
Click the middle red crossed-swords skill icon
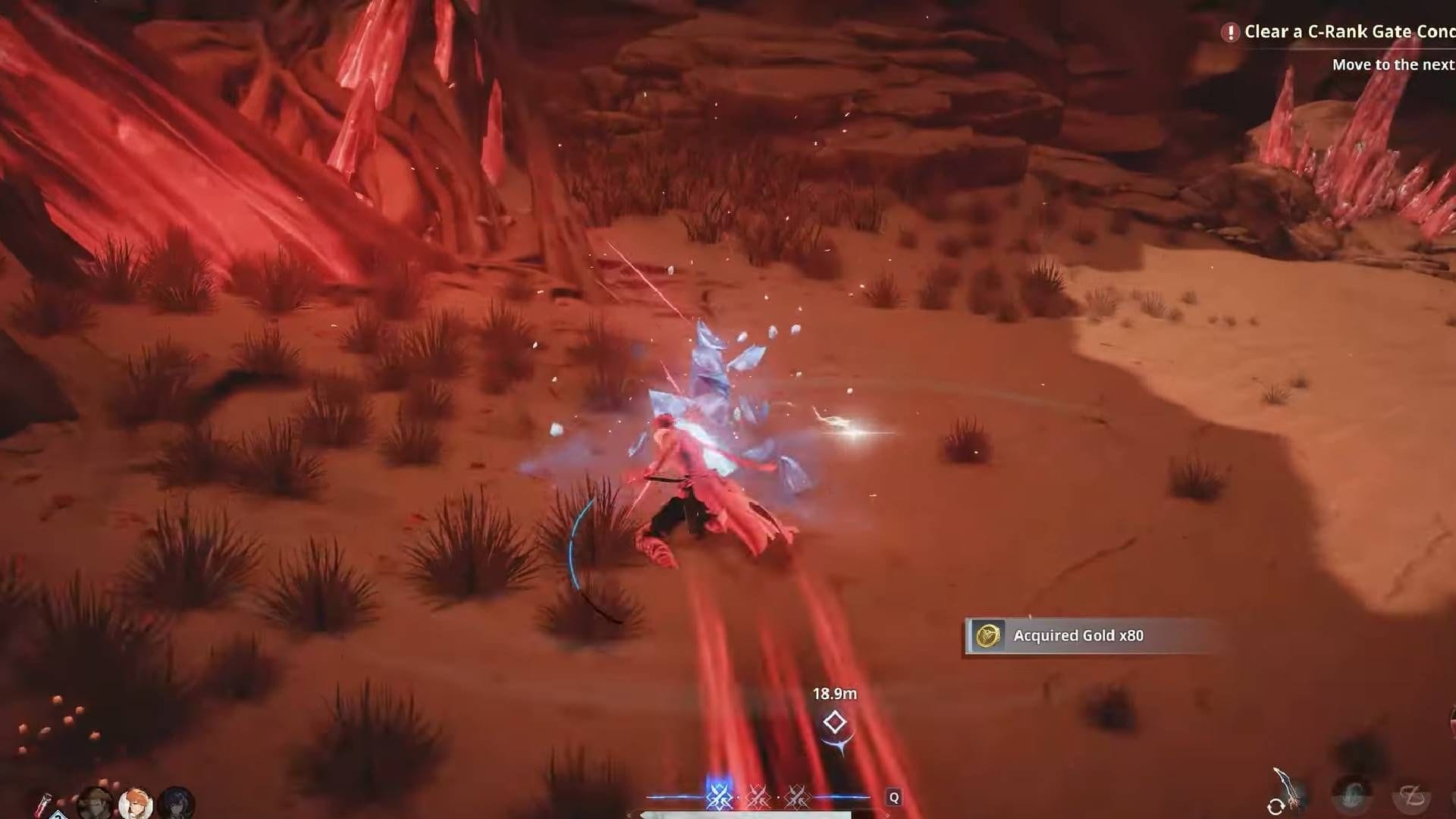tap(758, 797)
